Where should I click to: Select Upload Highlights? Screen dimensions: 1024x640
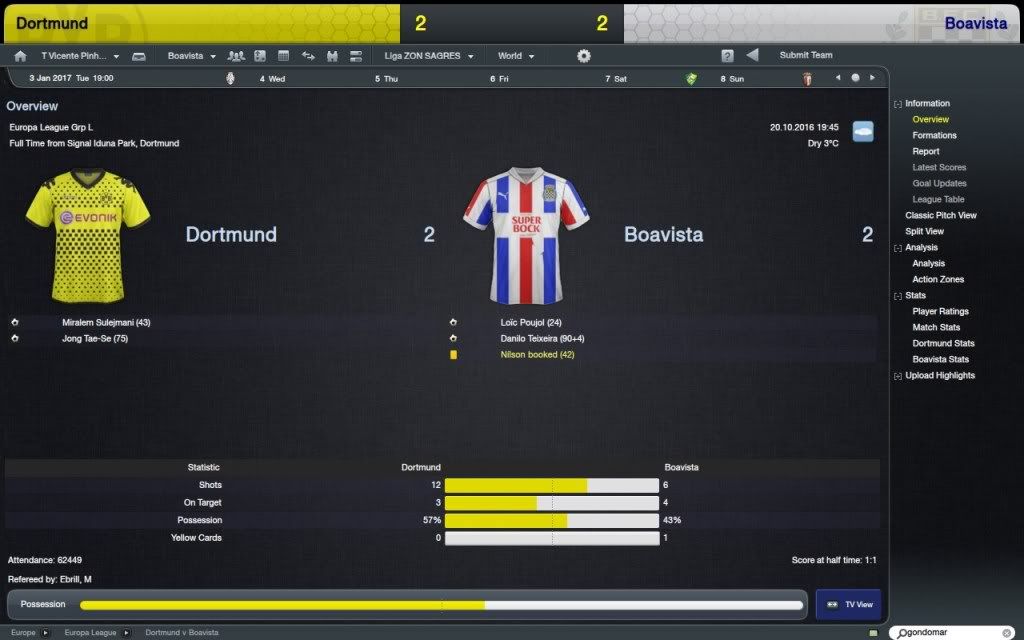939,375
